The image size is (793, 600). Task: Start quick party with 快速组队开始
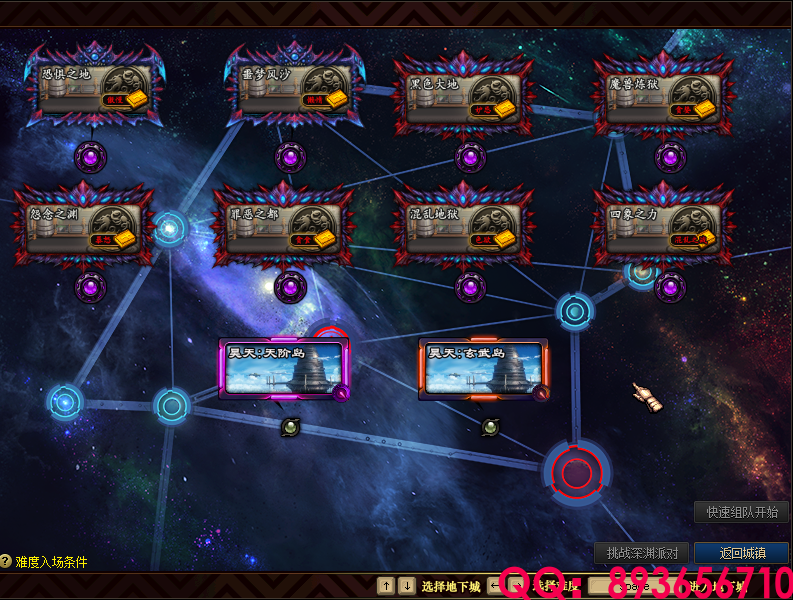click(x=741, y=512)
